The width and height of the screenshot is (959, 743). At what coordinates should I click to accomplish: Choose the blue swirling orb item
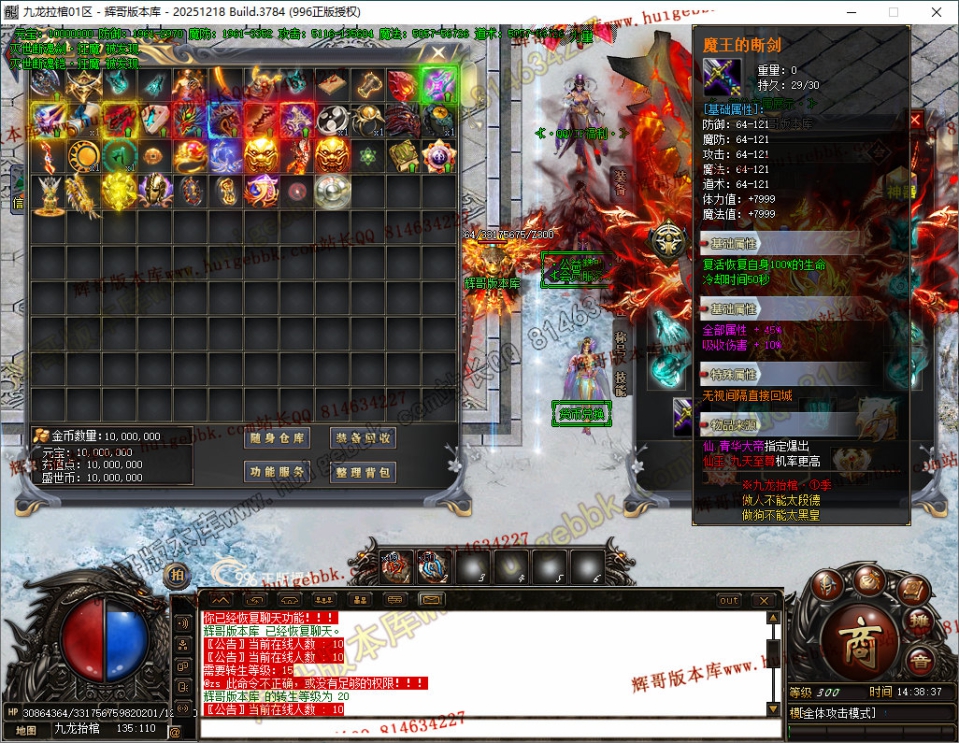[226, 155]
